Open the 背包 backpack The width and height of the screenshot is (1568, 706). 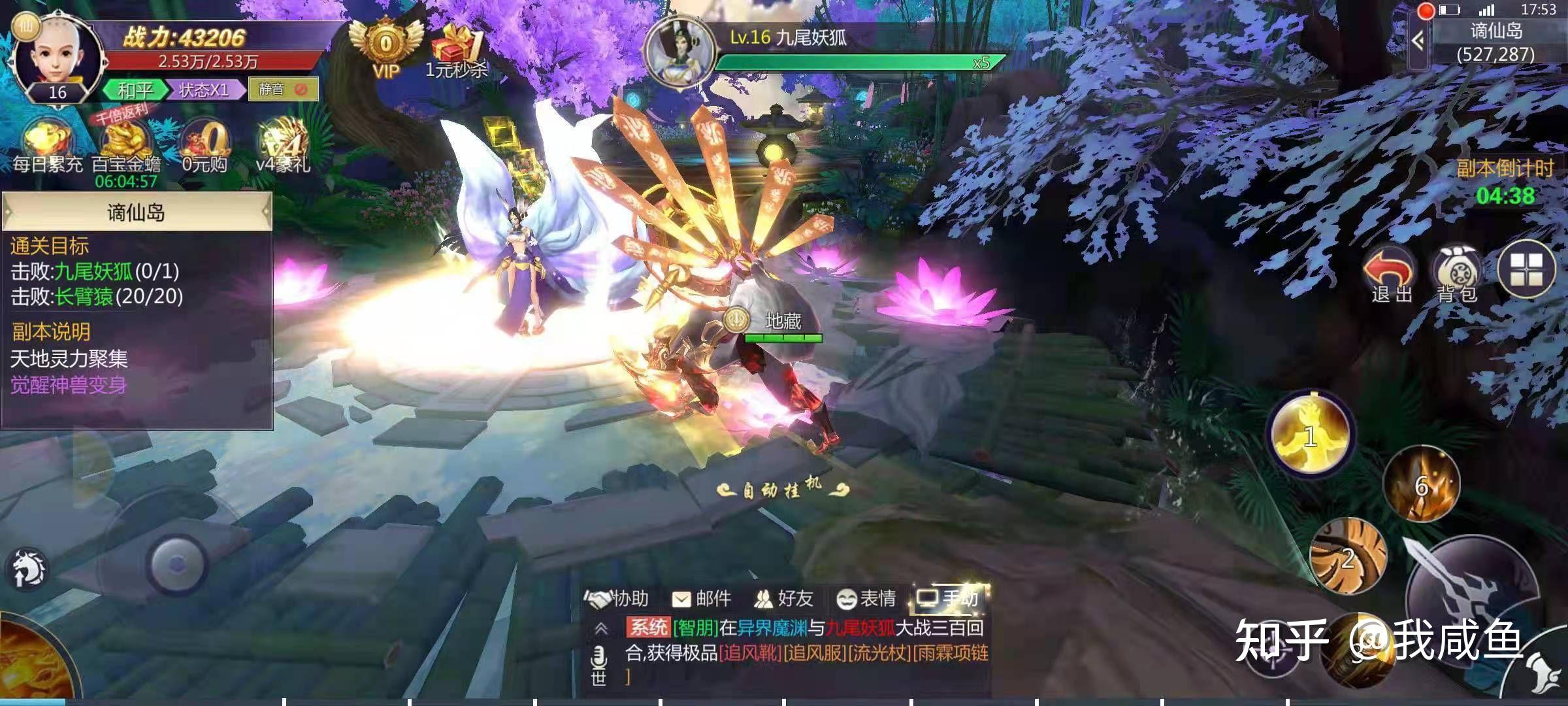pos(1456,275)
